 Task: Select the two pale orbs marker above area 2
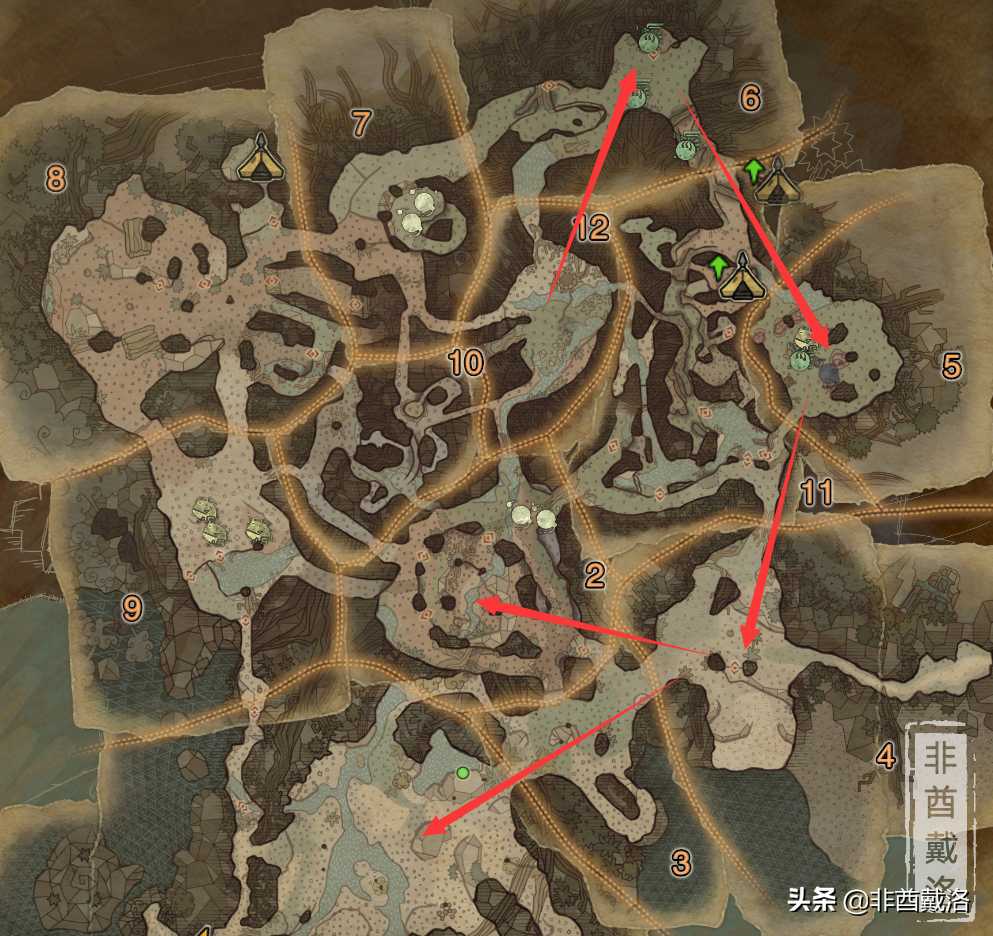pyautogui.click(x=532, y=517)
